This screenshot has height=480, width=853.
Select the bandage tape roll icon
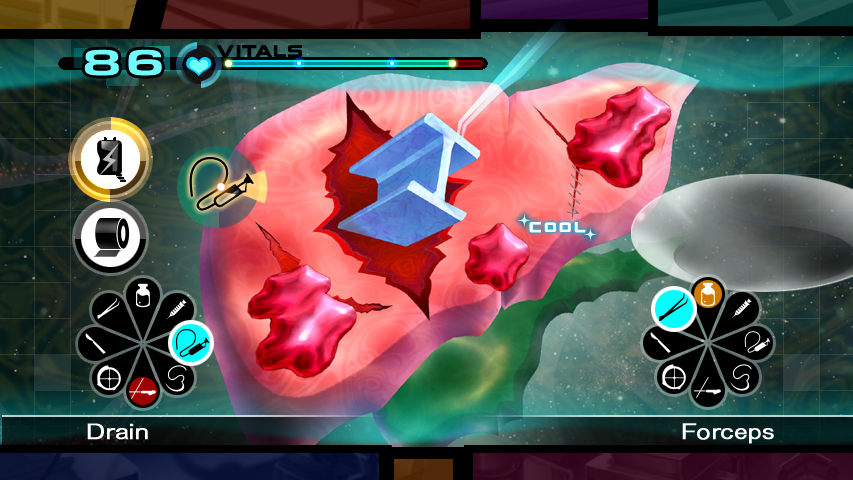coord(110,237)
